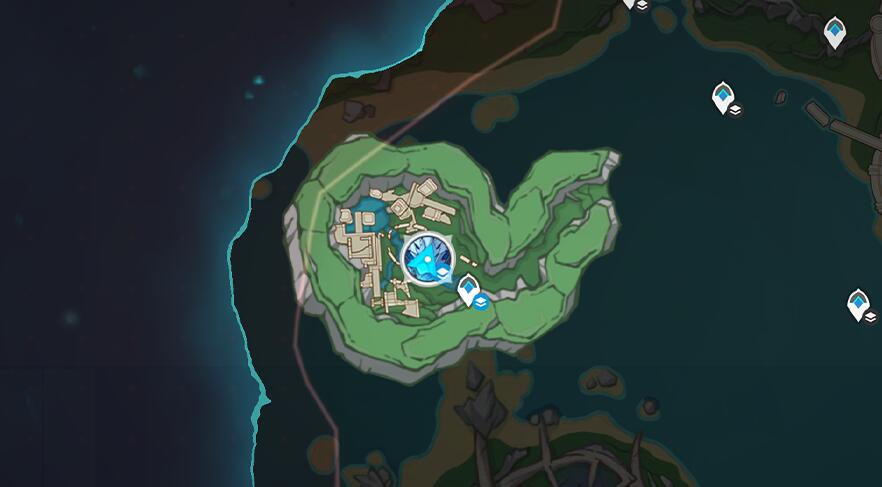Select the large circular blue crystal marker
882x487 pixels.
coord(427,261)
